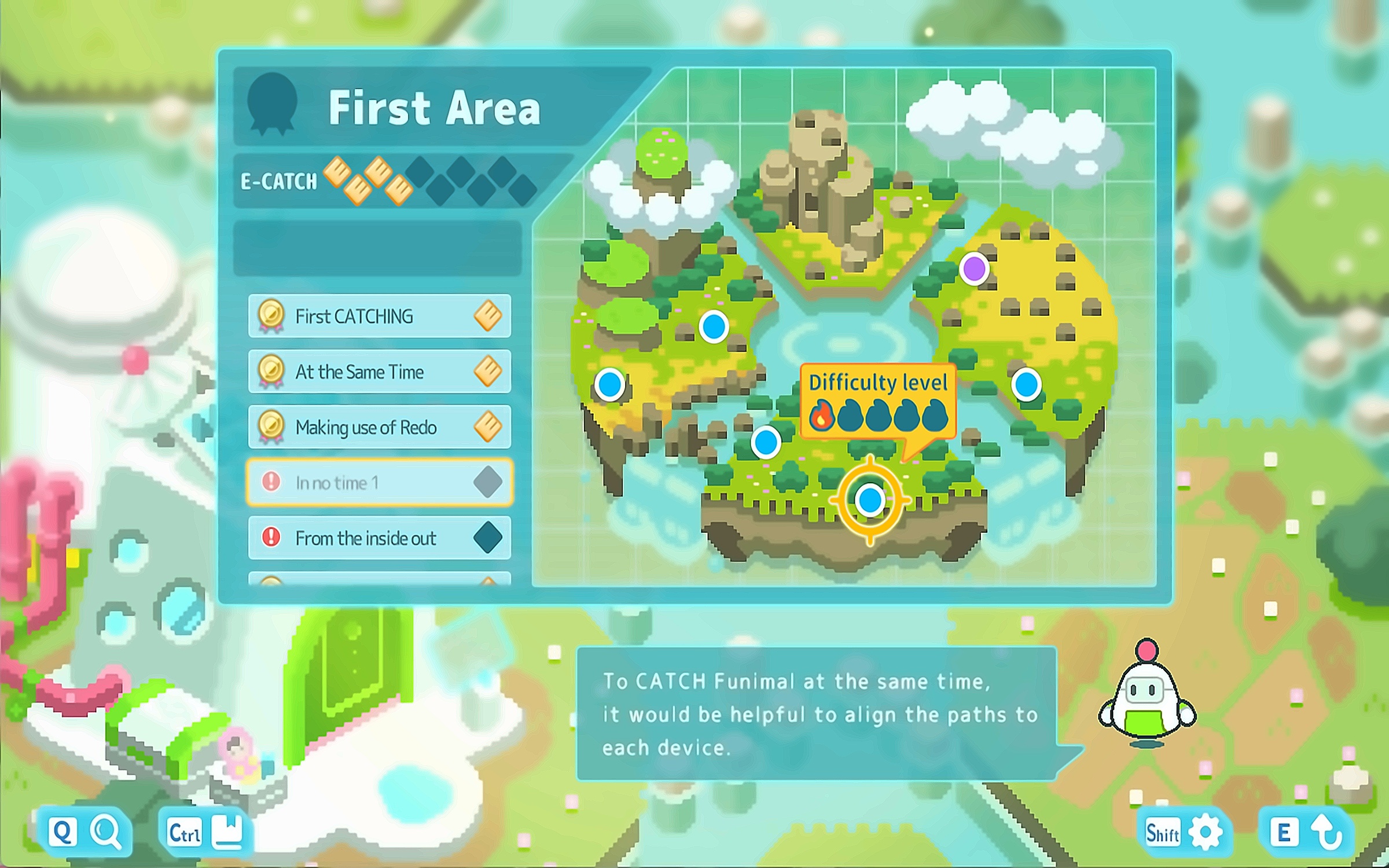
Task: Go back using the return arrow icon
Action: [1328, 833]
